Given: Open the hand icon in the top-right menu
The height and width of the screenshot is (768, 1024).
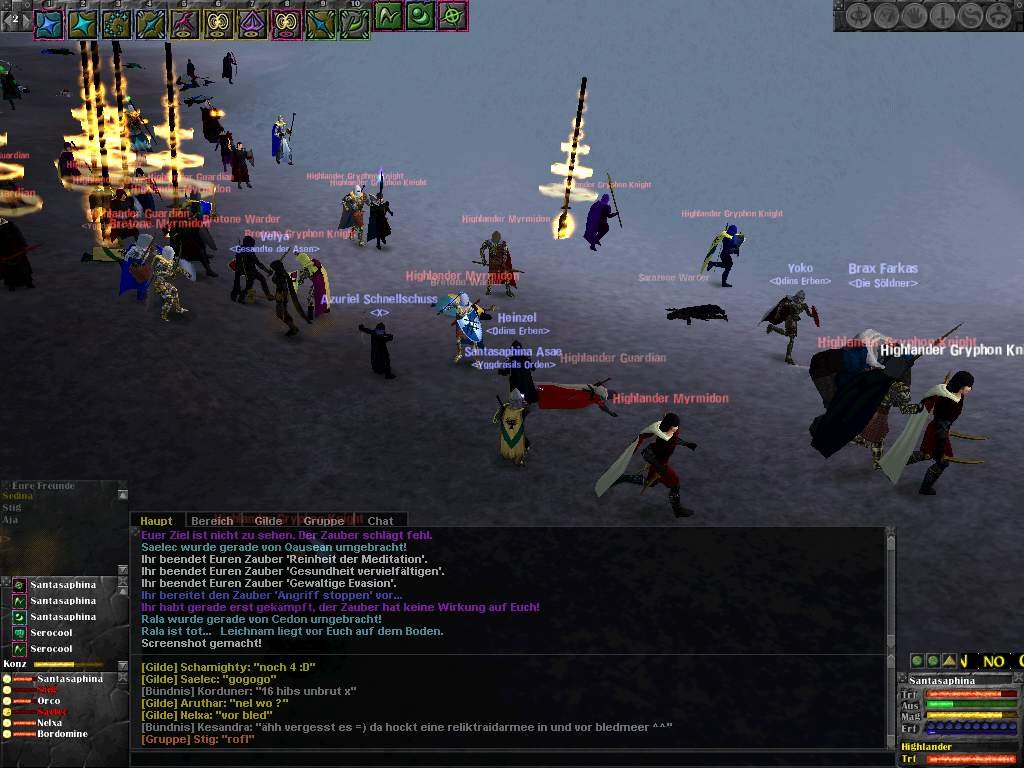Looking at the screenshot, I should [x=915, y=16].
